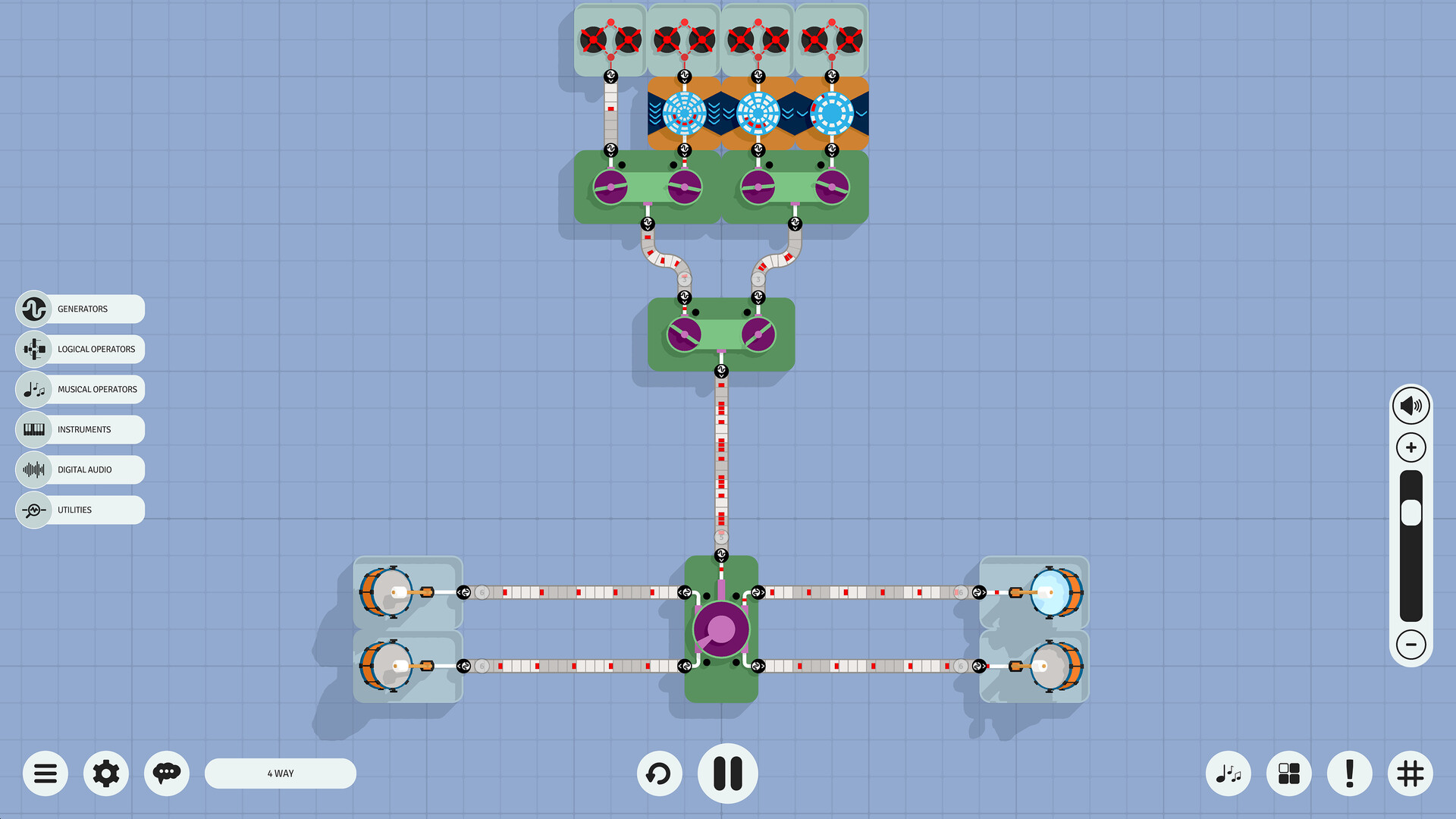Pause the playback
This screenshot has height=819, width=1456.
tap(727, 773)
